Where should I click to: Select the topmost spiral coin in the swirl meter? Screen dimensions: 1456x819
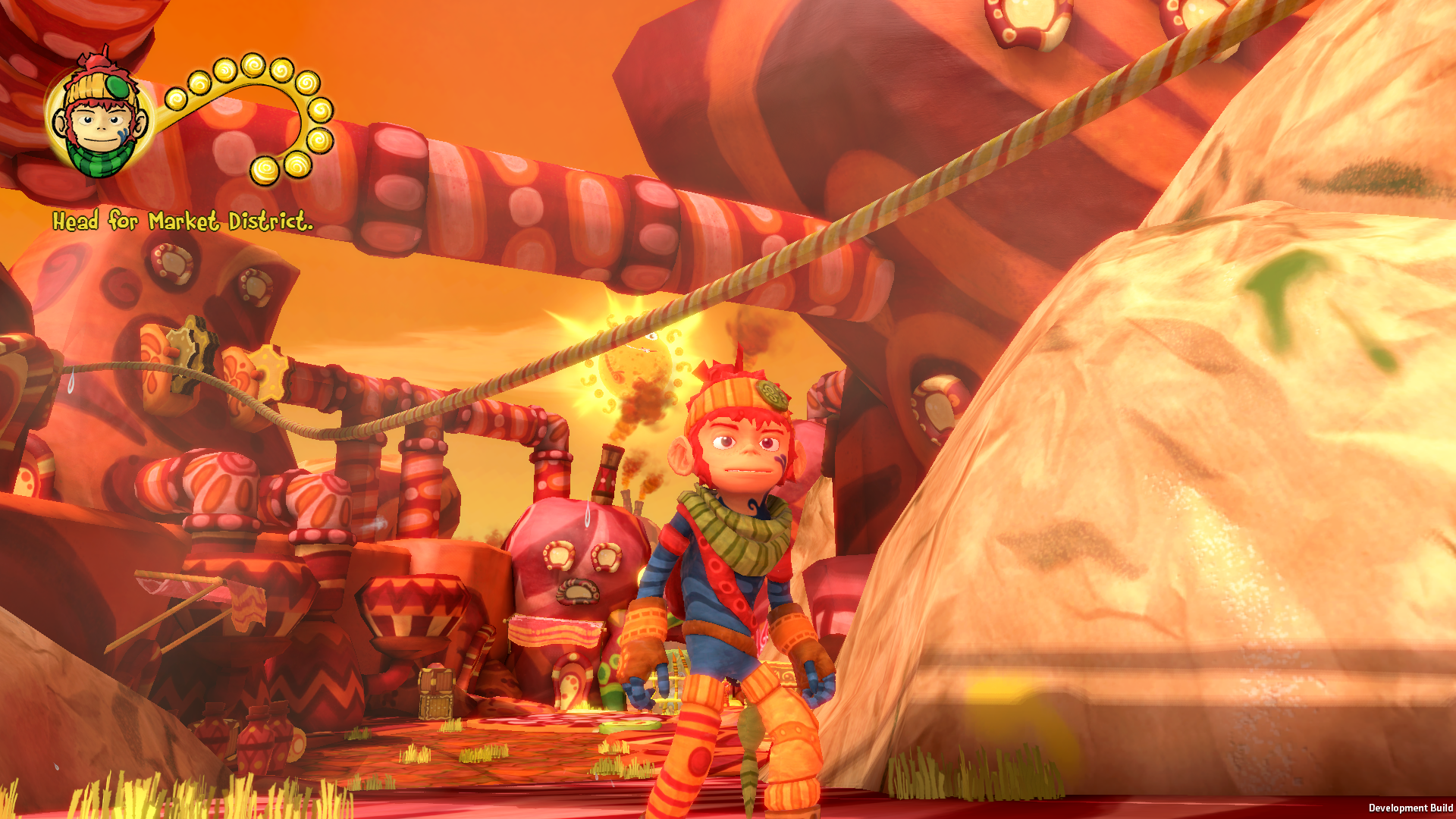254,64
